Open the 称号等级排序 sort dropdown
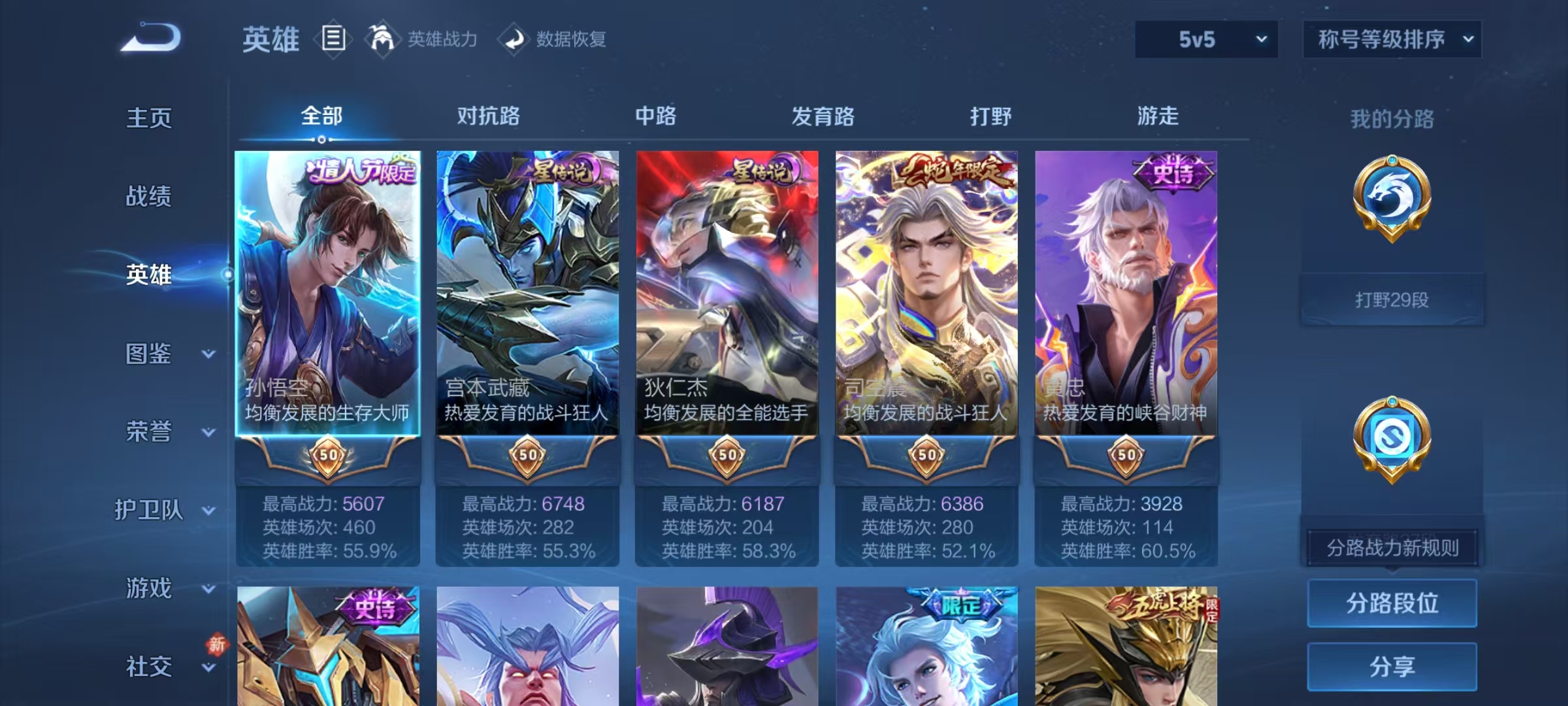This screenshot has height=706, width=1568. pyautogui.click(x=1392, y=39)
